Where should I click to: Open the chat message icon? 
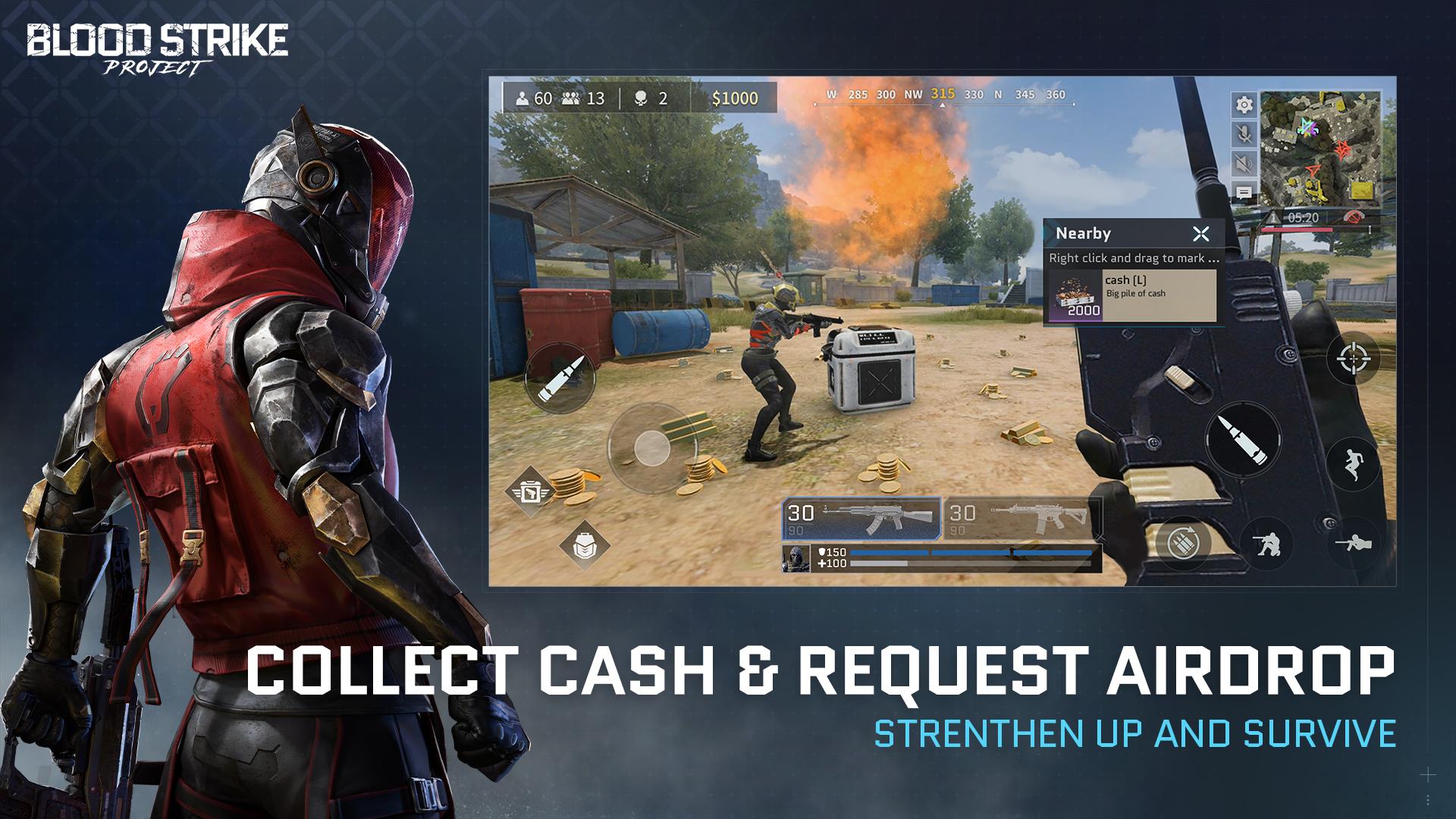pos(1244,193)
